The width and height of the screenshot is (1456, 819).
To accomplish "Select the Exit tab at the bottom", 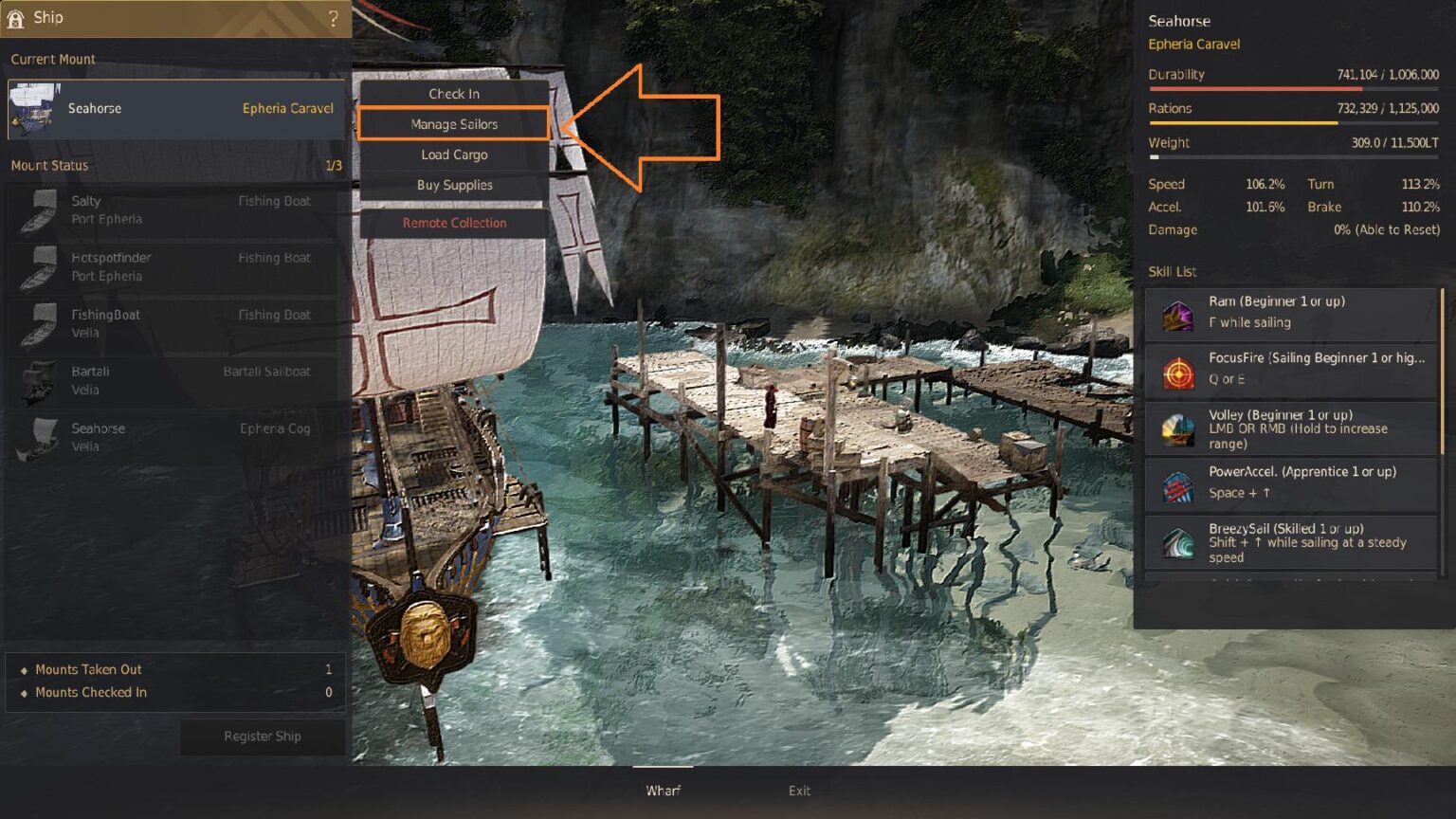I will 799,790.
